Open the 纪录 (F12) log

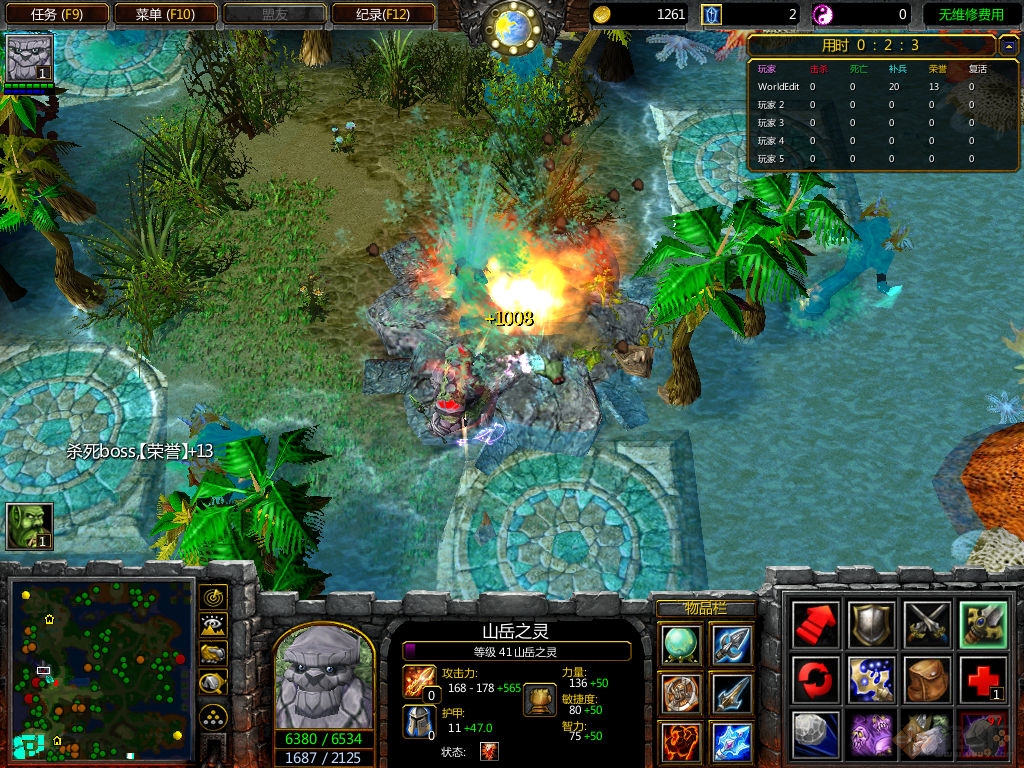coord(382,14)
